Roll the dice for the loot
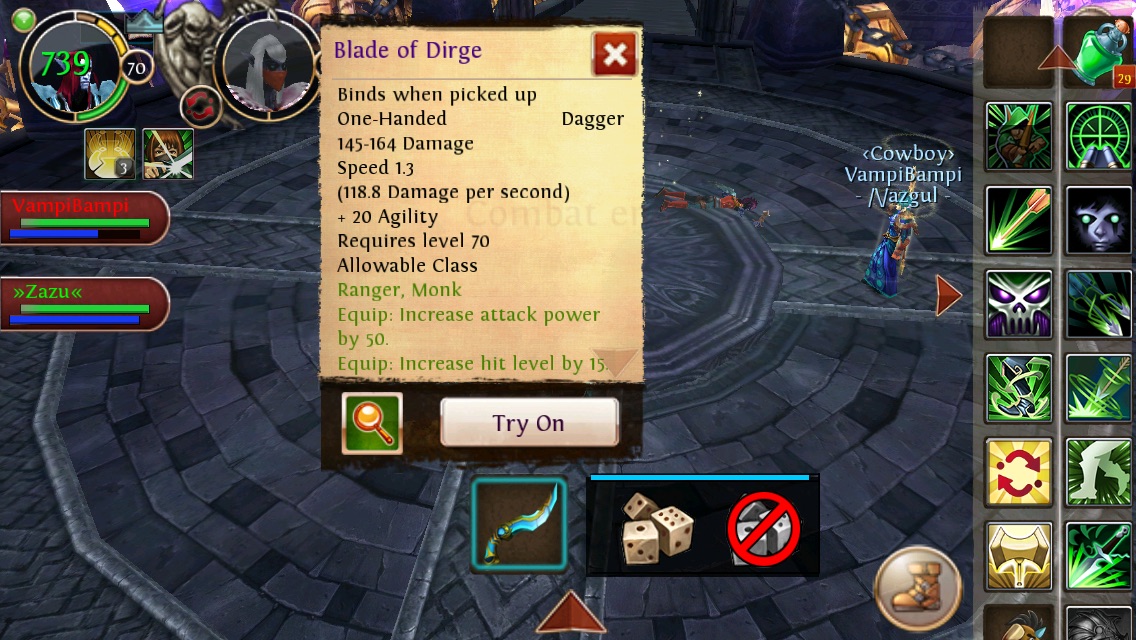Image resolution: width=1136 pixels, height=640 pixels. click(657, 527)
